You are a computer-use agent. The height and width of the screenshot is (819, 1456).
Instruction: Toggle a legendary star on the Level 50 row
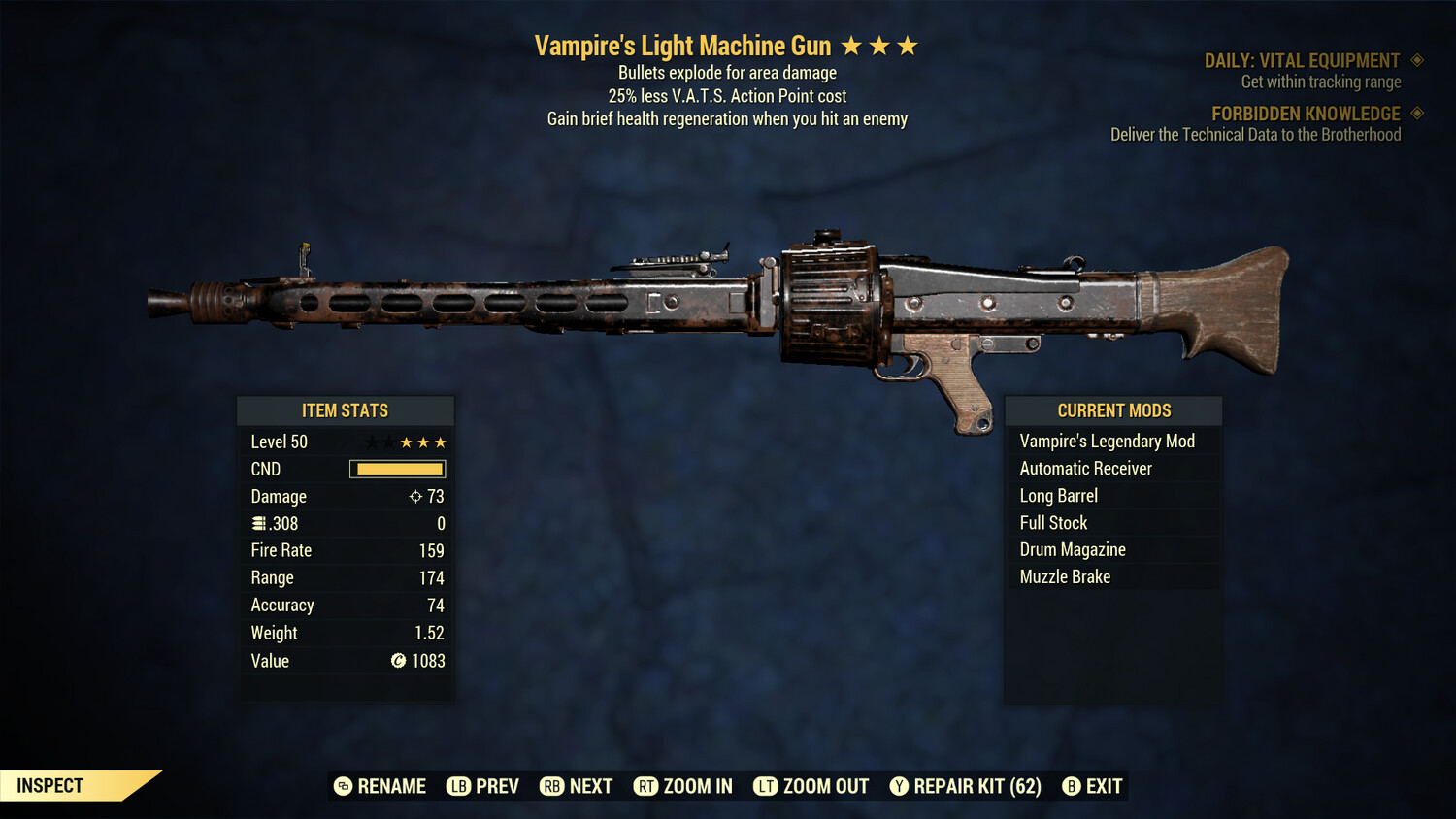coord(422,442)
